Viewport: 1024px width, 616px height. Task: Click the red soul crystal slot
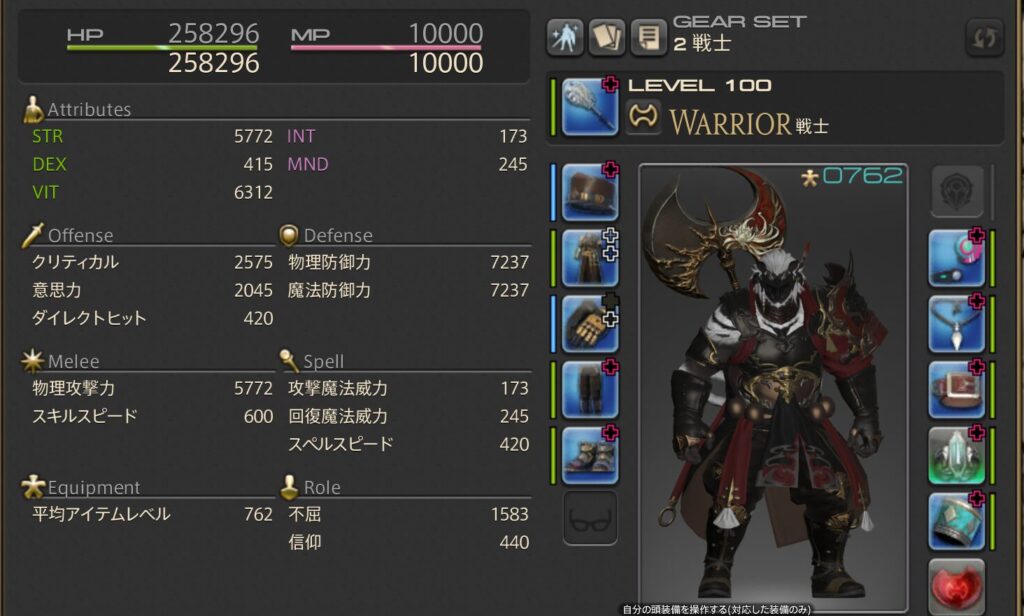tap(957, 586)
